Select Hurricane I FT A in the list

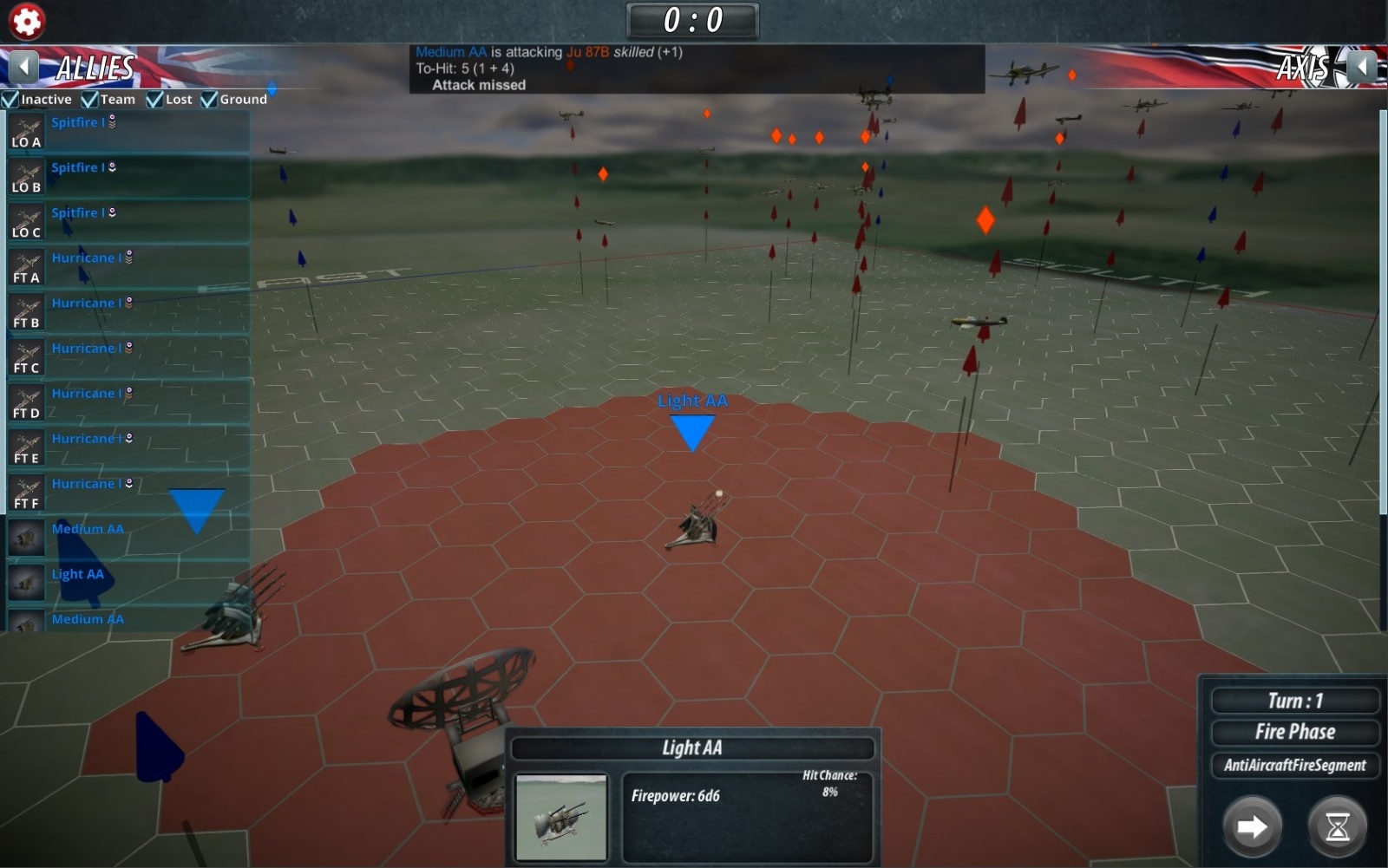pyautogui.click(x=128, y=267)
